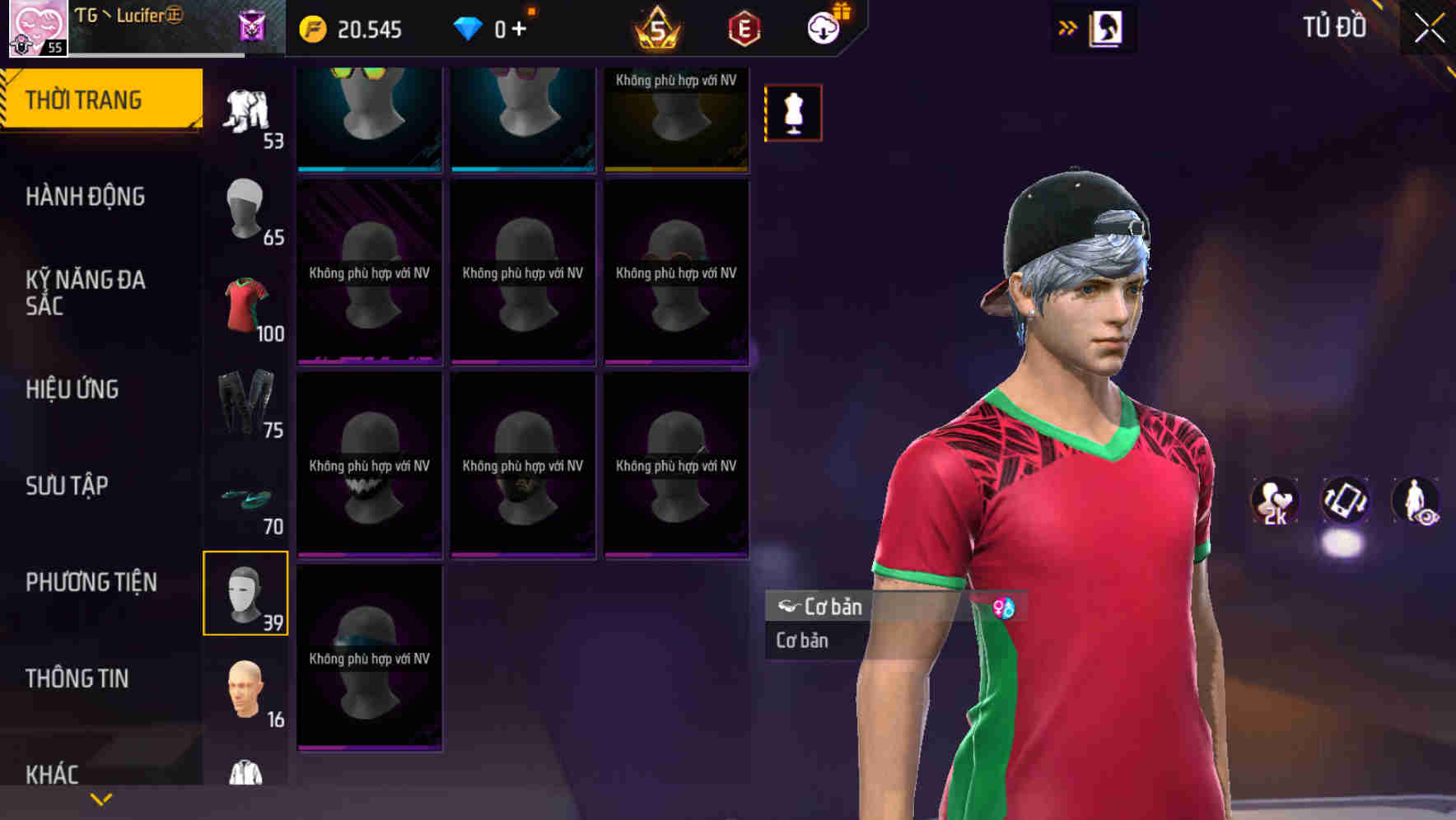Select the pants category icon showing 53 items
Viewport: 1456px width, 820px height.
(x=245, y=111)
